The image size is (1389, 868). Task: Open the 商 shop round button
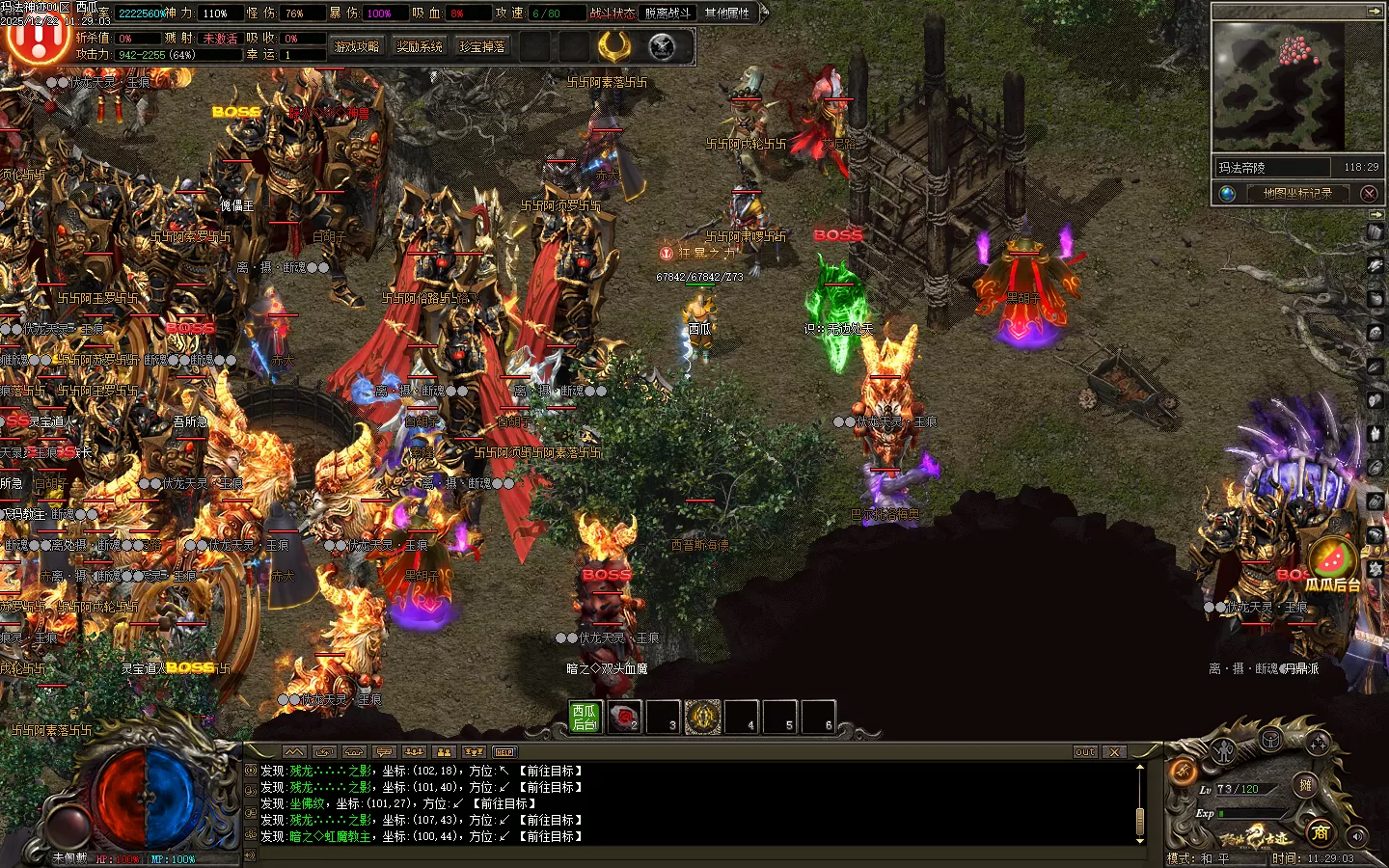coord(1321,832)
